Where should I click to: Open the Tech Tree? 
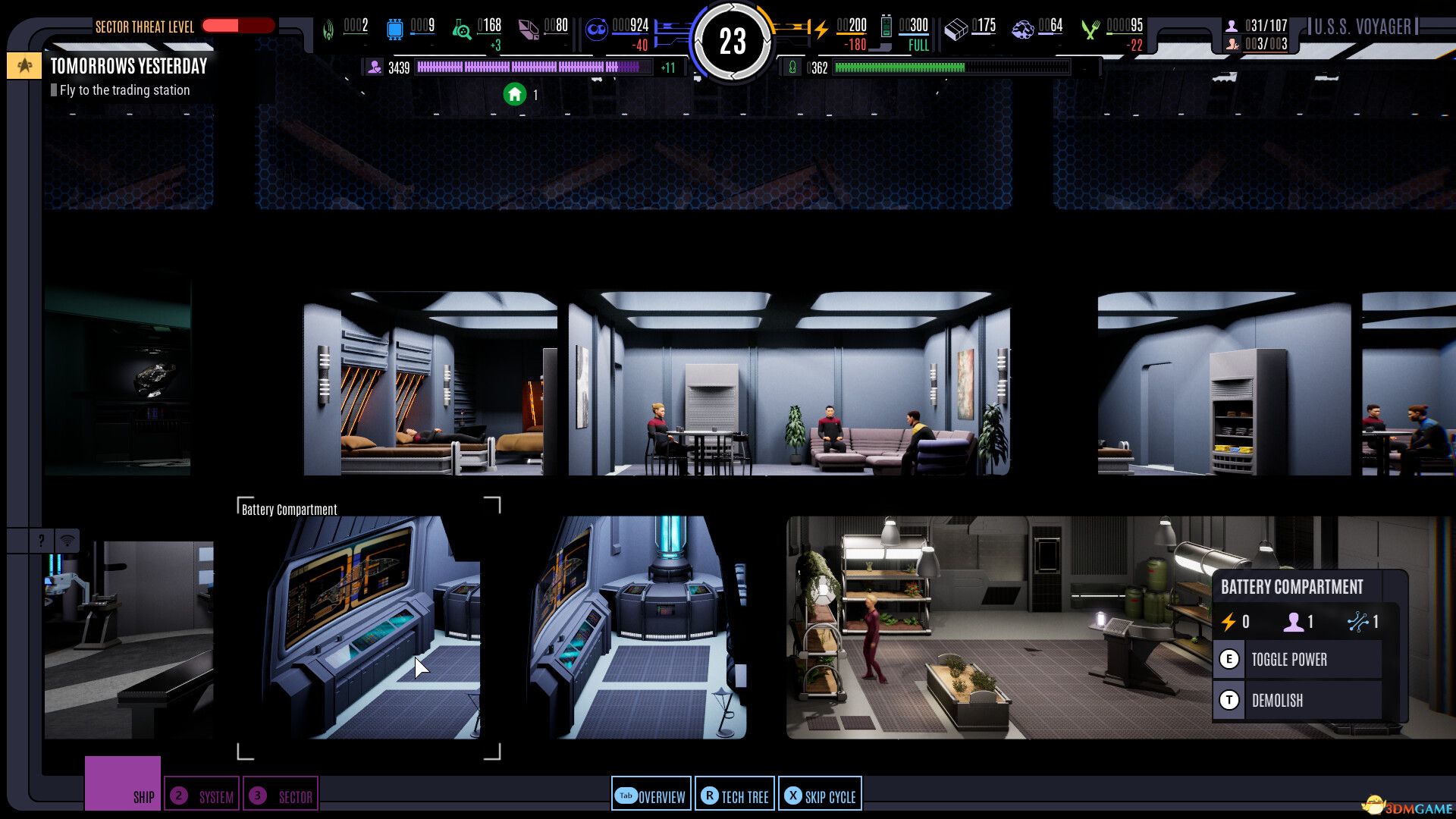point(734,796)
